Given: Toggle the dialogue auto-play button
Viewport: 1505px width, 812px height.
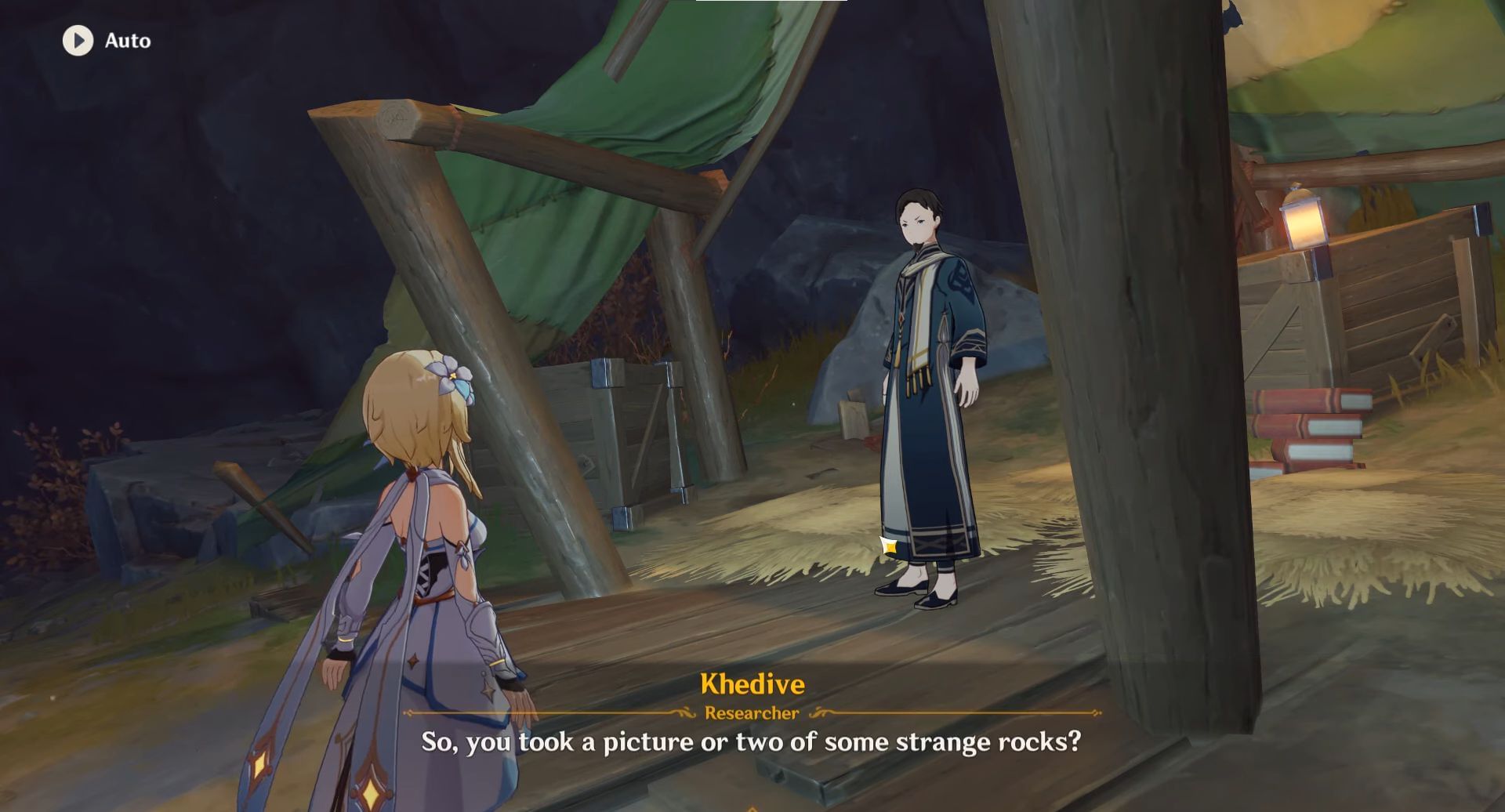Looking at the screenshot, I should tap(78, 41).
